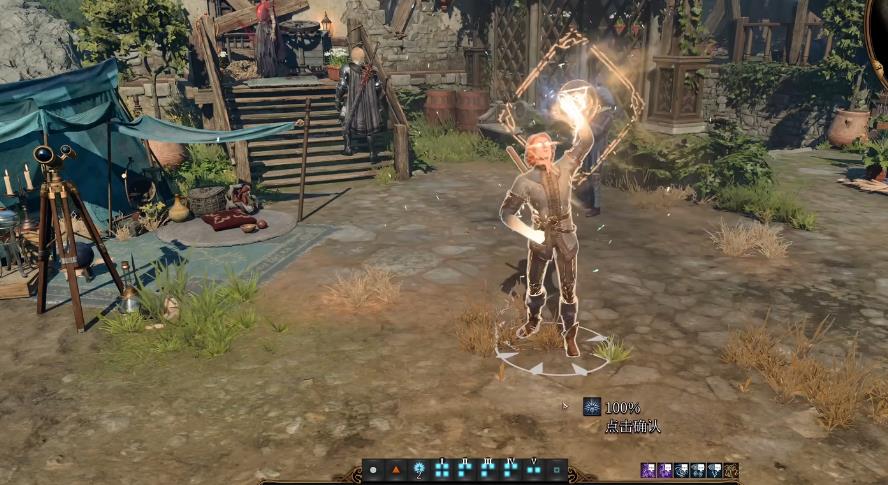The image size is (888, 485).
Task: Select the orange triangle bonus action filter
Action: coord(395,469)
